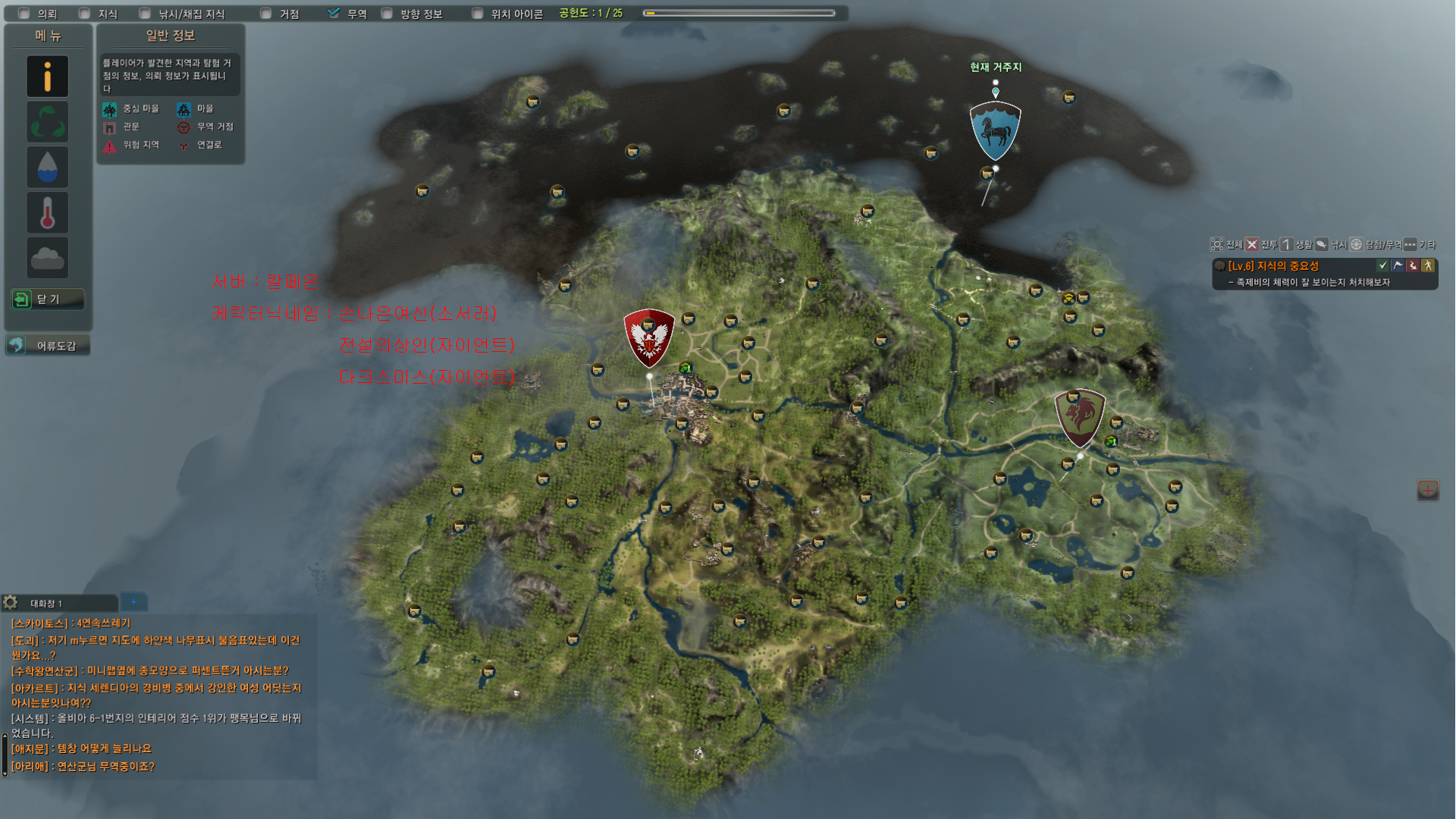
Task: Switch to the water drop map view
Action: (48, 167)
